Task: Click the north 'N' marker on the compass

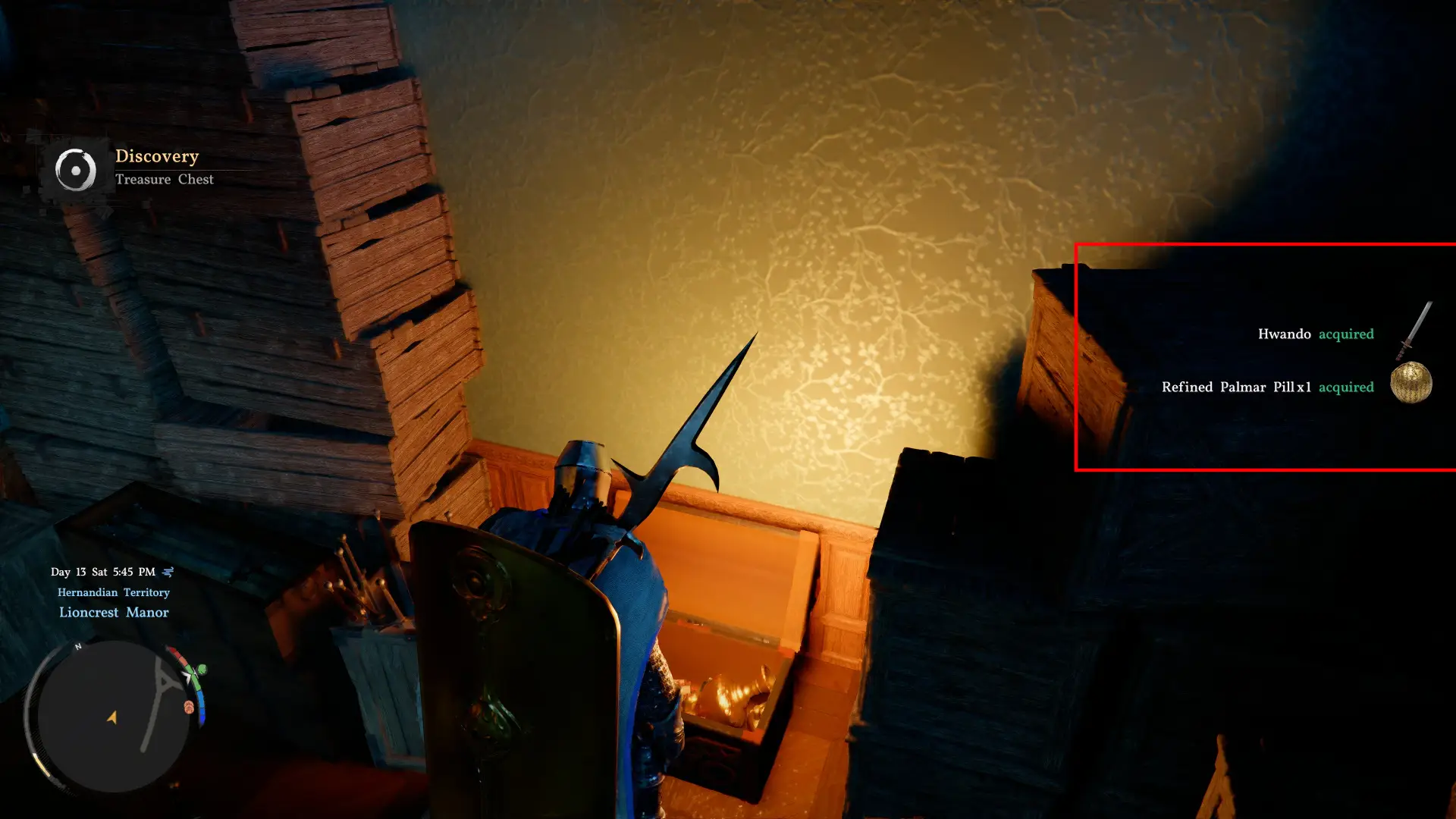Action: pyautogui.click(x=77, y=647)
